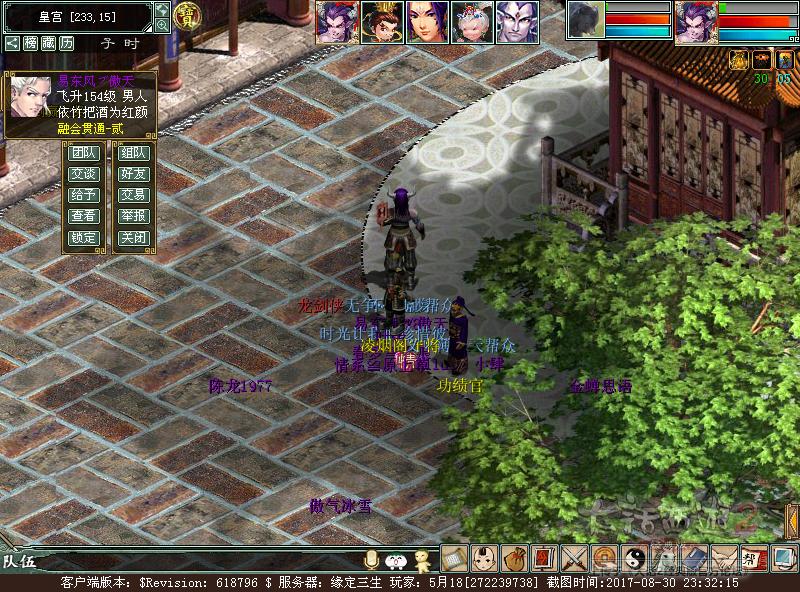Open a trade with the 交易 button
800x592 pixels.
pyautogui.click(x=133, y=195)
